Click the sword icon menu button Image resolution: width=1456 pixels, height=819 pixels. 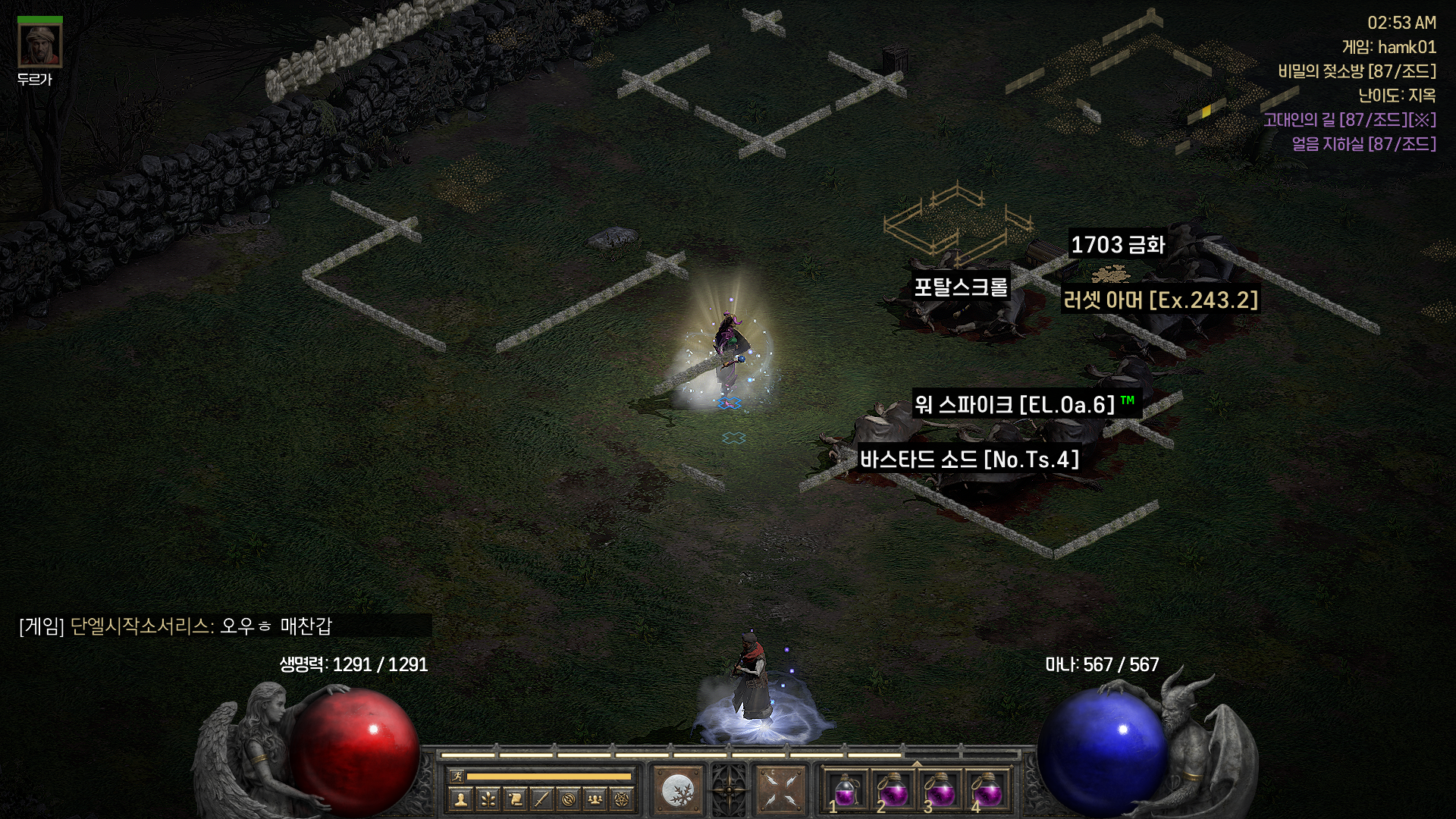(541, 799)
